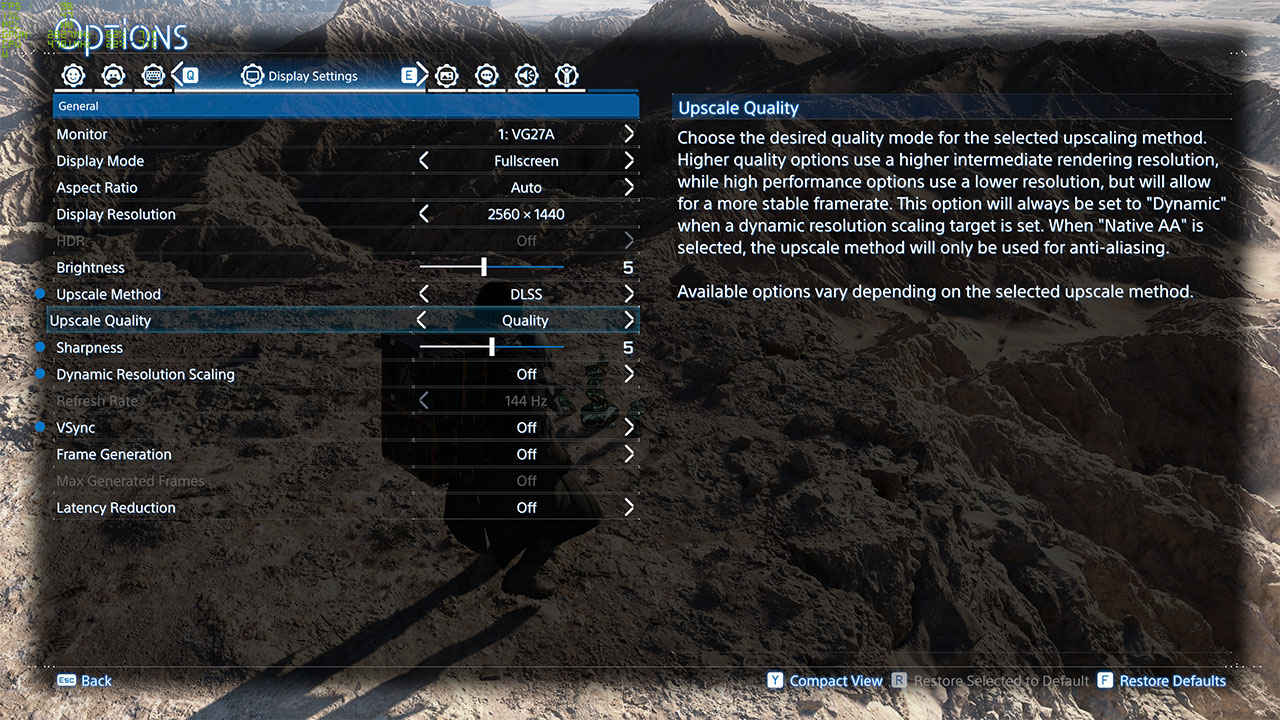Open the picture icon graphics tab
The image size is (1280, 720).
(447, 76)
